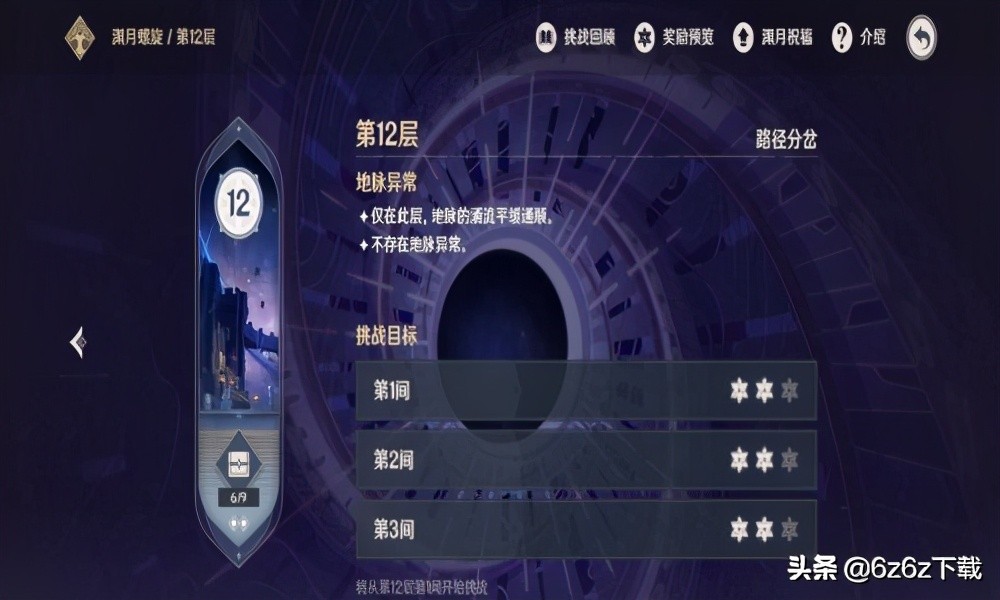Select the 第2间 chamber row

tap(586, 459)
